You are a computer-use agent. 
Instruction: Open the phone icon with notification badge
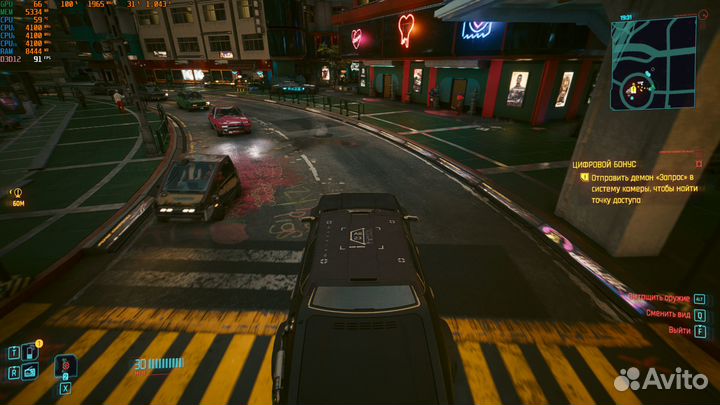[x=31, y=352]
